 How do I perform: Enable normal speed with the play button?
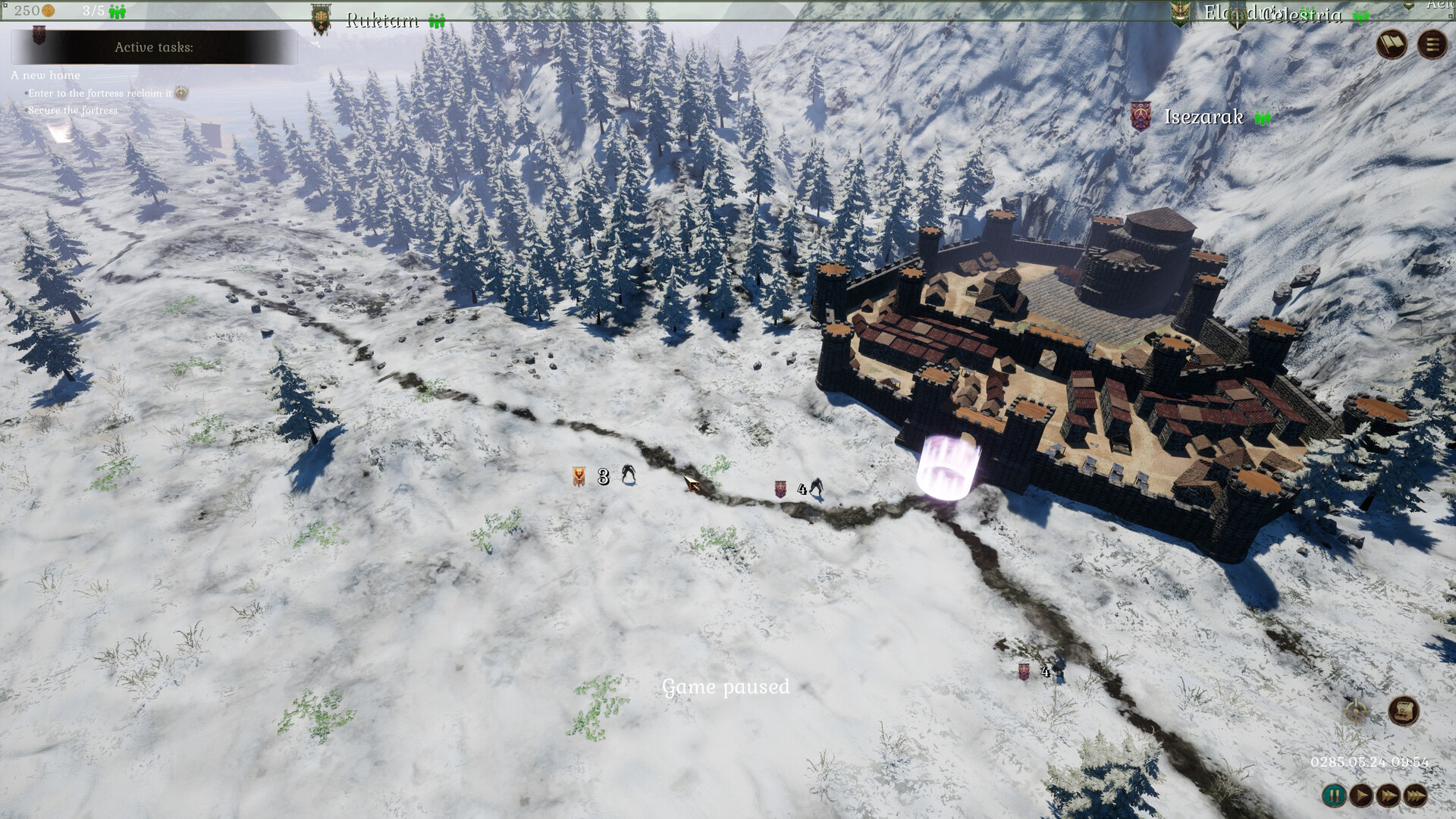point(1361,795)
